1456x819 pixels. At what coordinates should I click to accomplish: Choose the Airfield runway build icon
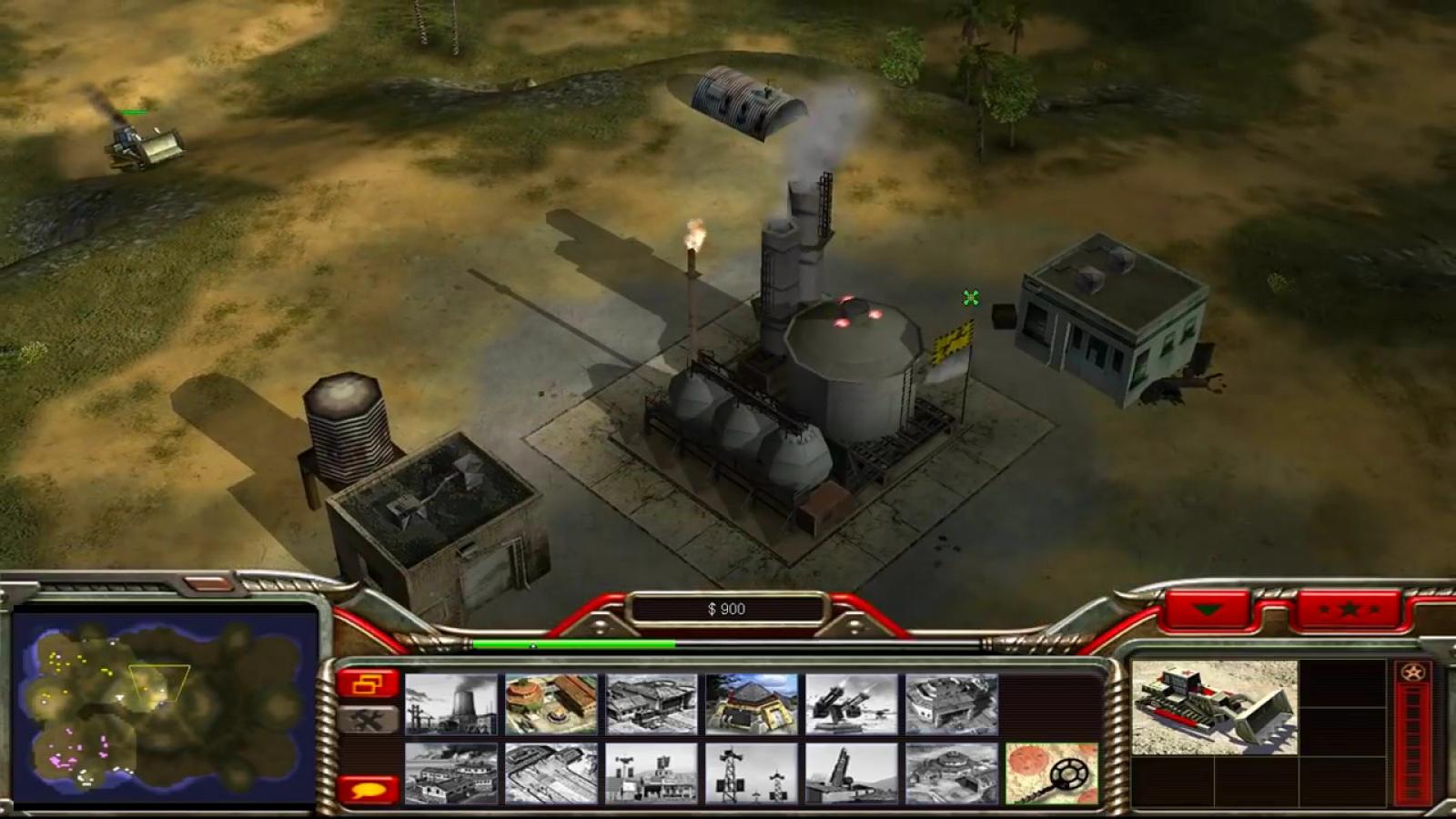551,773
